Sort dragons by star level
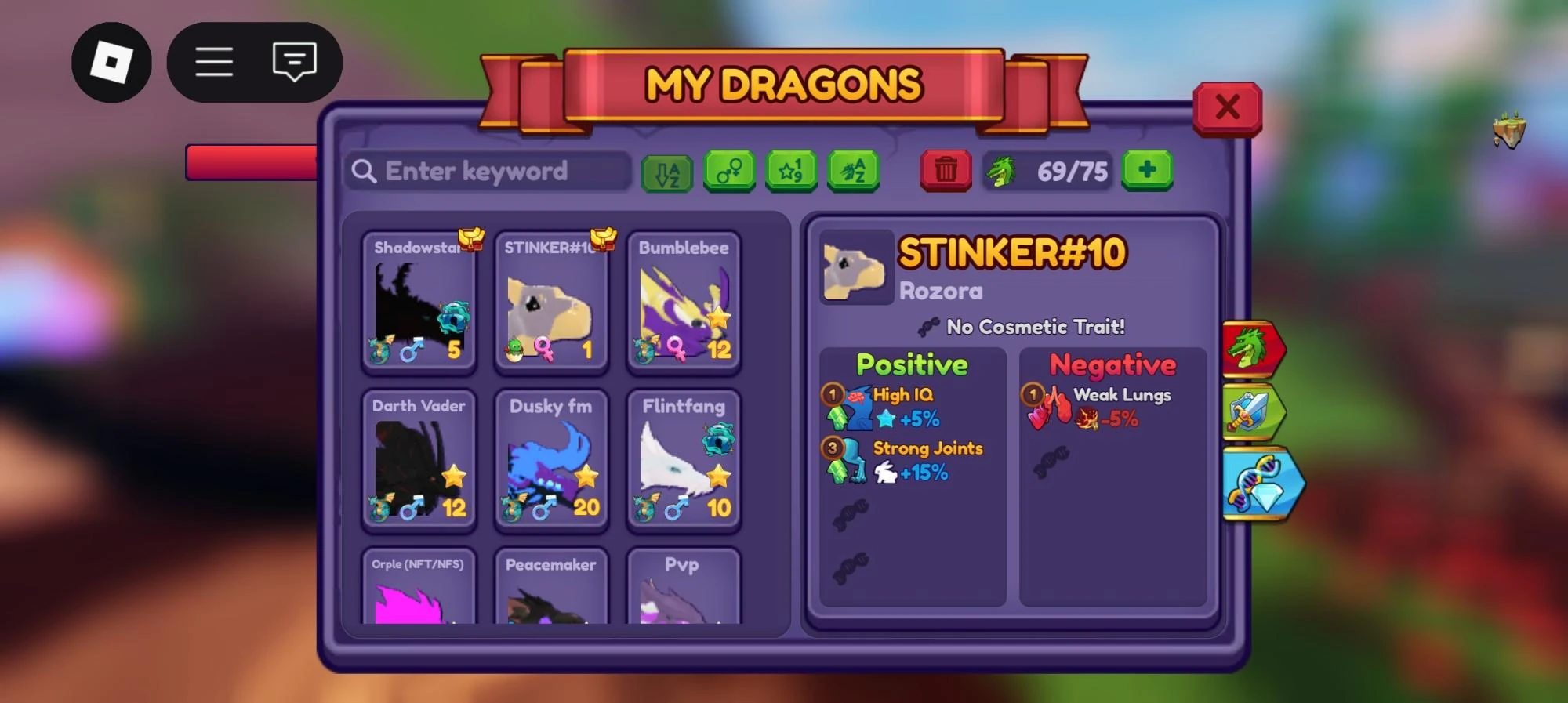The height and width of the screenshot is (703, 1568). coord(791,171)
